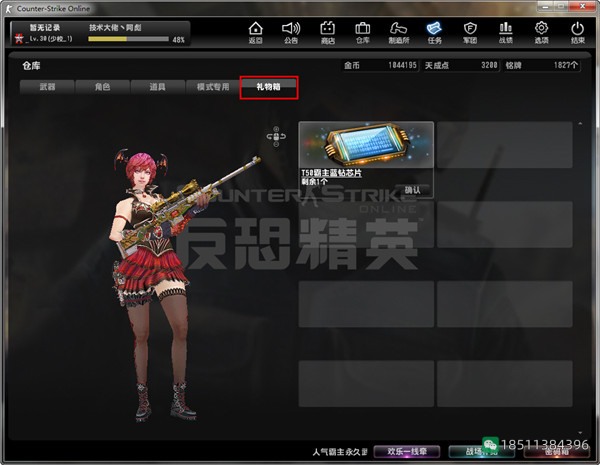
Task: Select the 礼物箱 gift box tab
Action: pyautogui.click(x=268, y=88)
